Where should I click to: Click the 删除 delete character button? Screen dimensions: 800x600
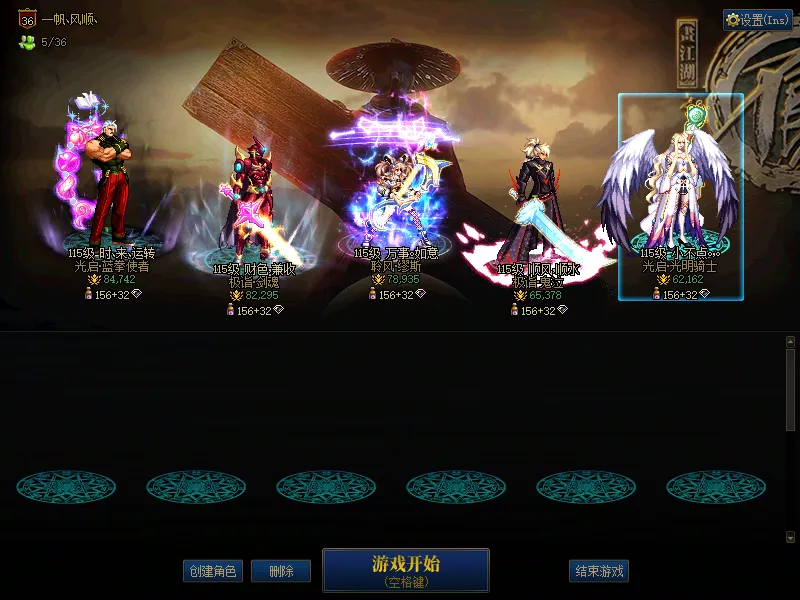point(281,571)
